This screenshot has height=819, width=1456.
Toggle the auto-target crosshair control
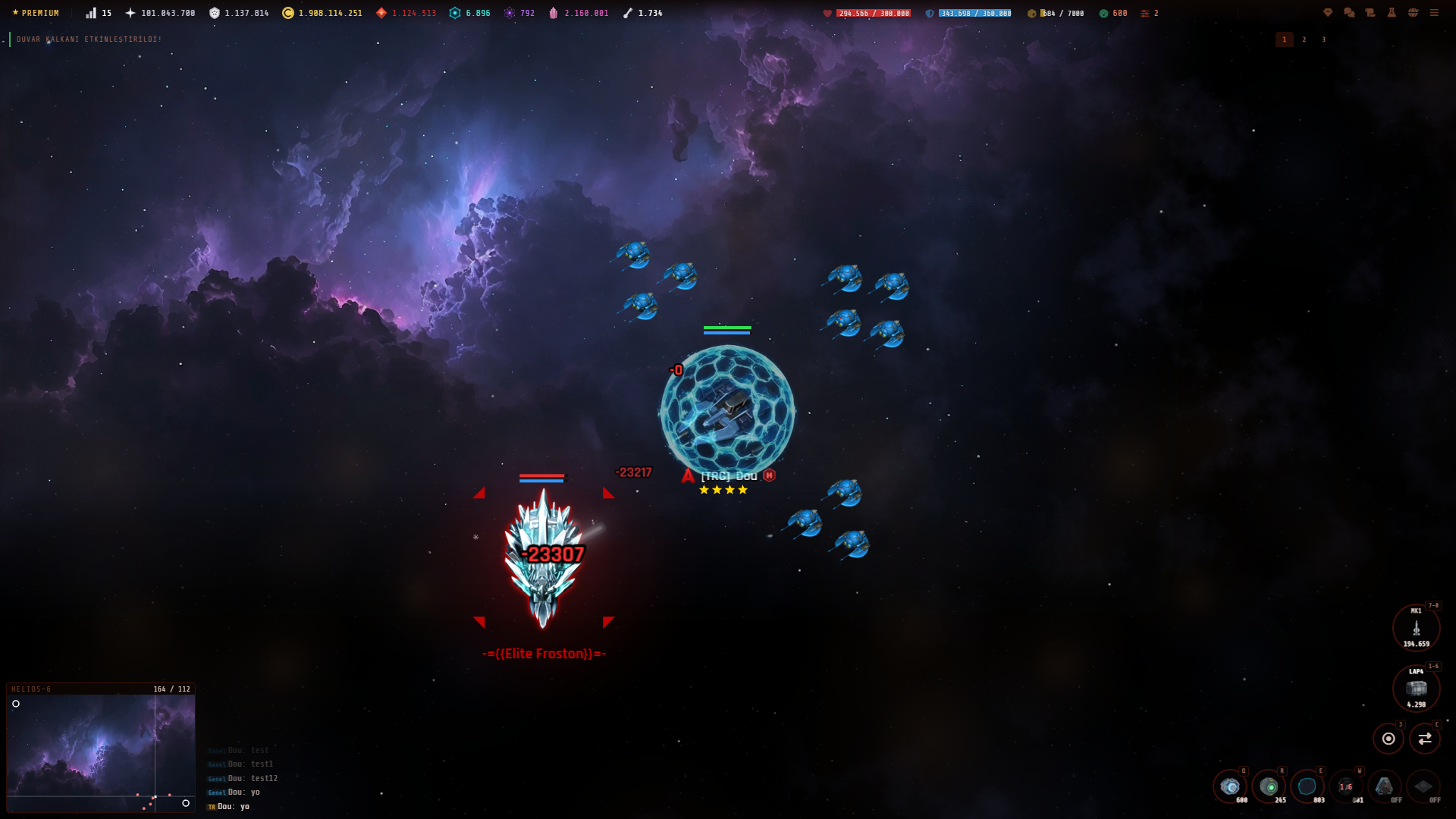click(1389, 738)
